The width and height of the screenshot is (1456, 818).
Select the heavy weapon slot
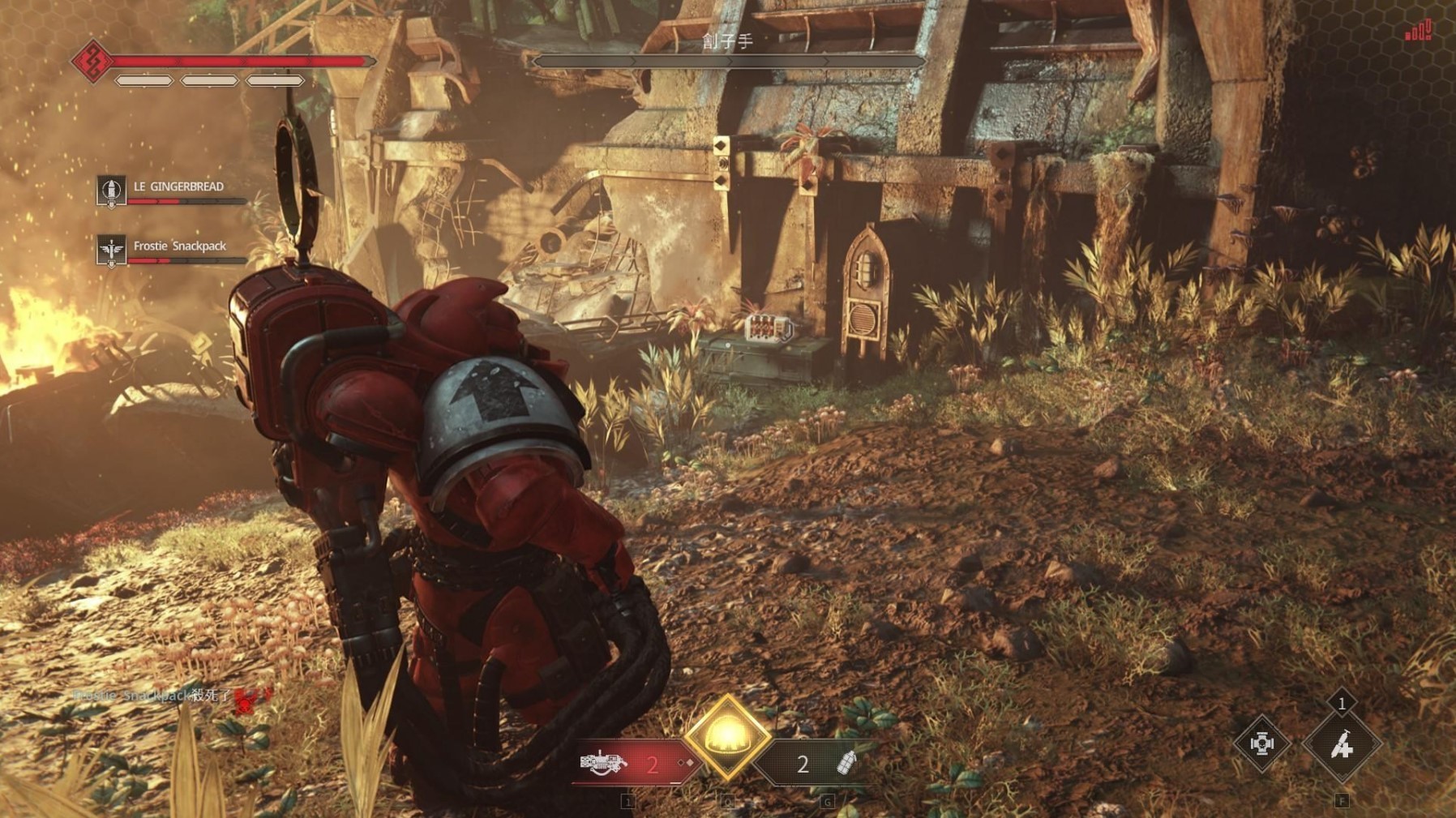605,763
